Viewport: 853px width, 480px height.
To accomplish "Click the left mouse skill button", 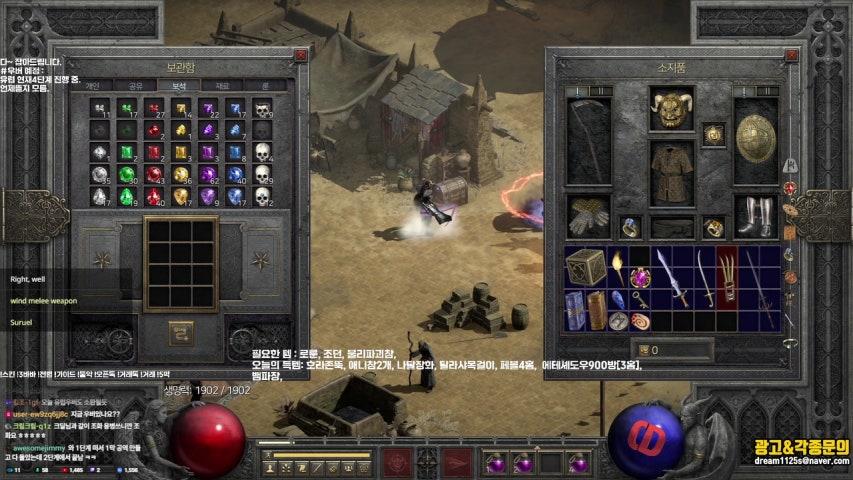I will (x=397, y=463).
